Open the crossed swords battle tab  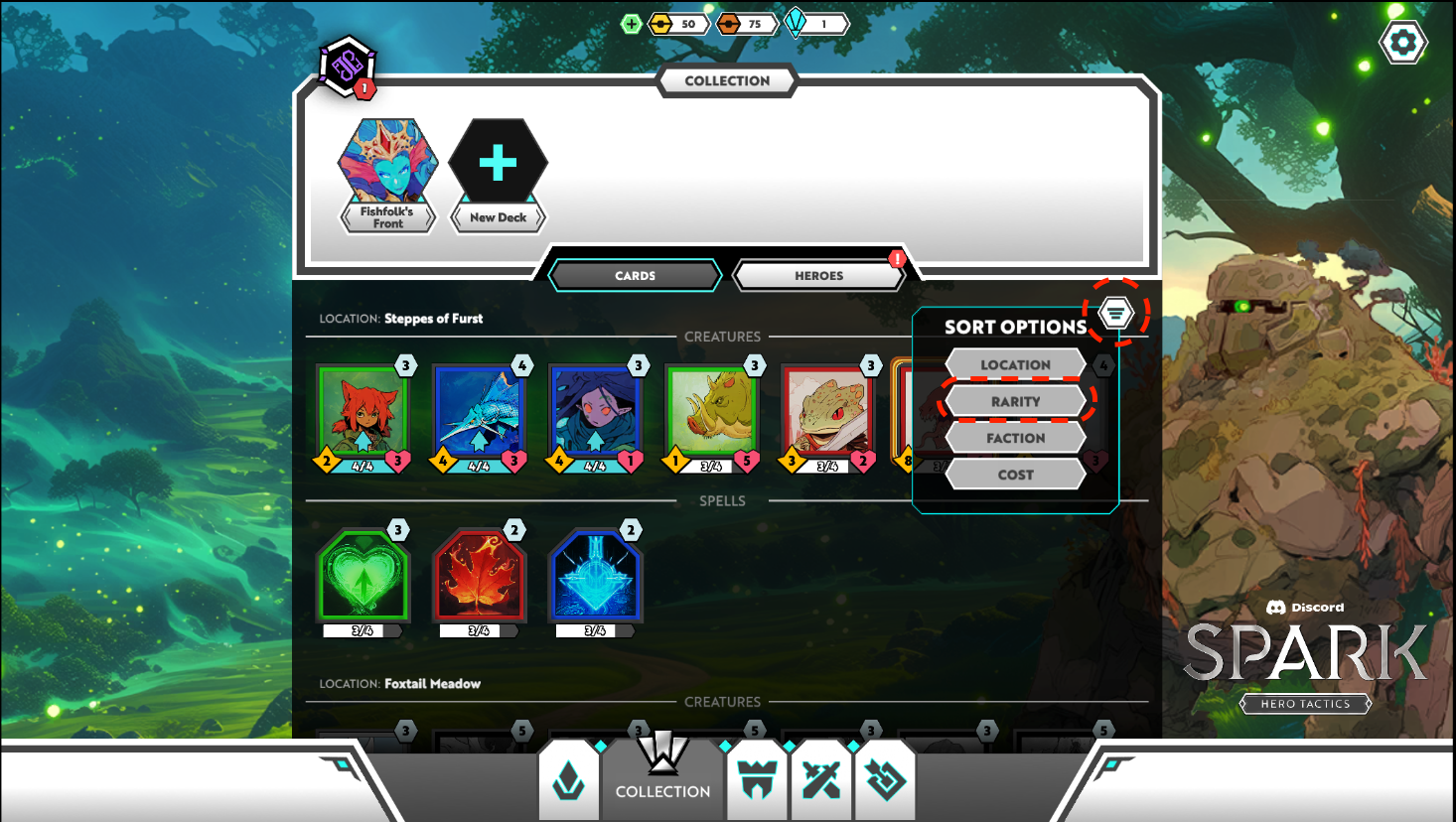pos(821,780)
